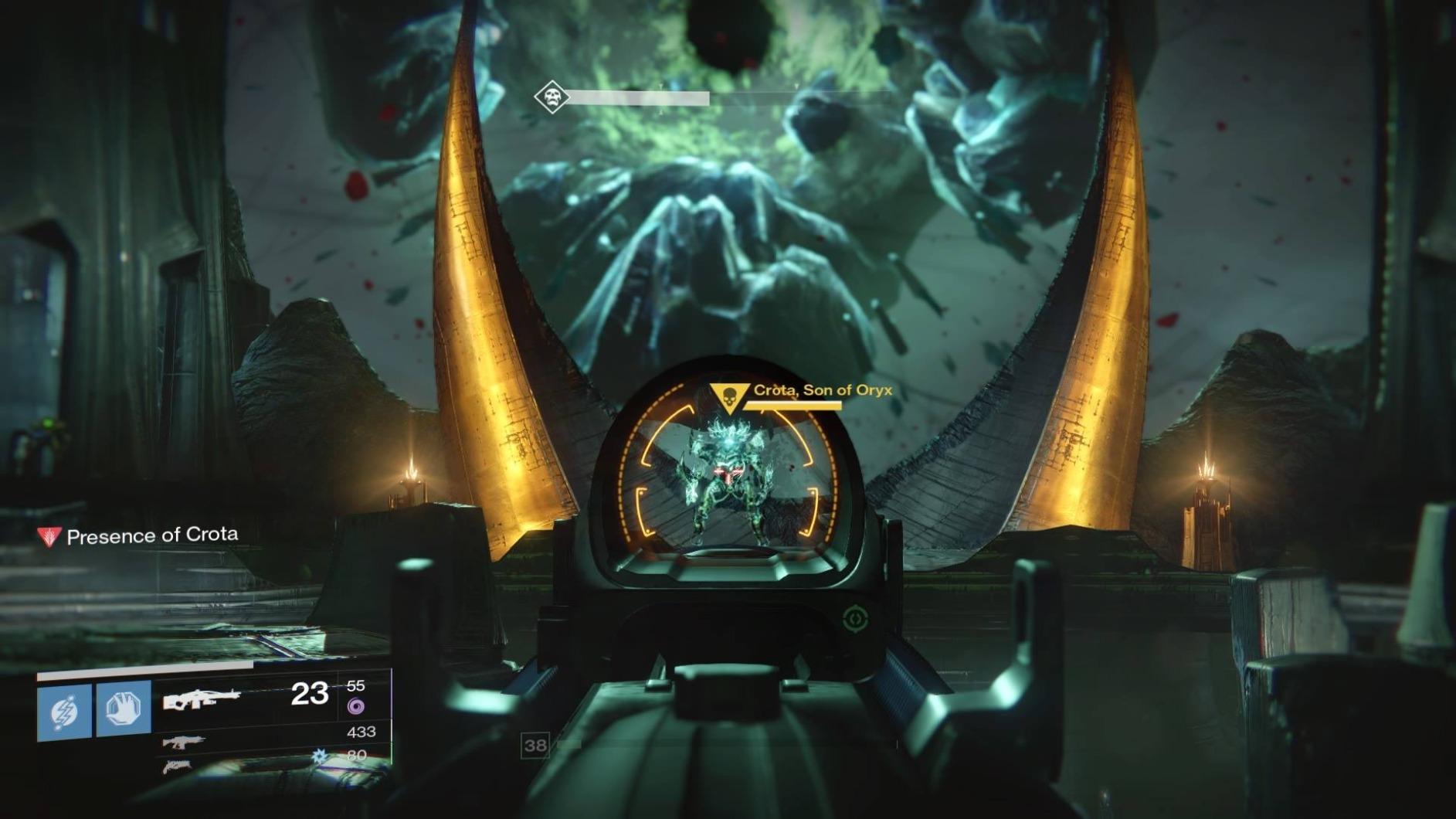Click the purple void ammo swirl icon
Image resolution: width=1456 pixels, height=819 pixels.
[x=355, y=706]
